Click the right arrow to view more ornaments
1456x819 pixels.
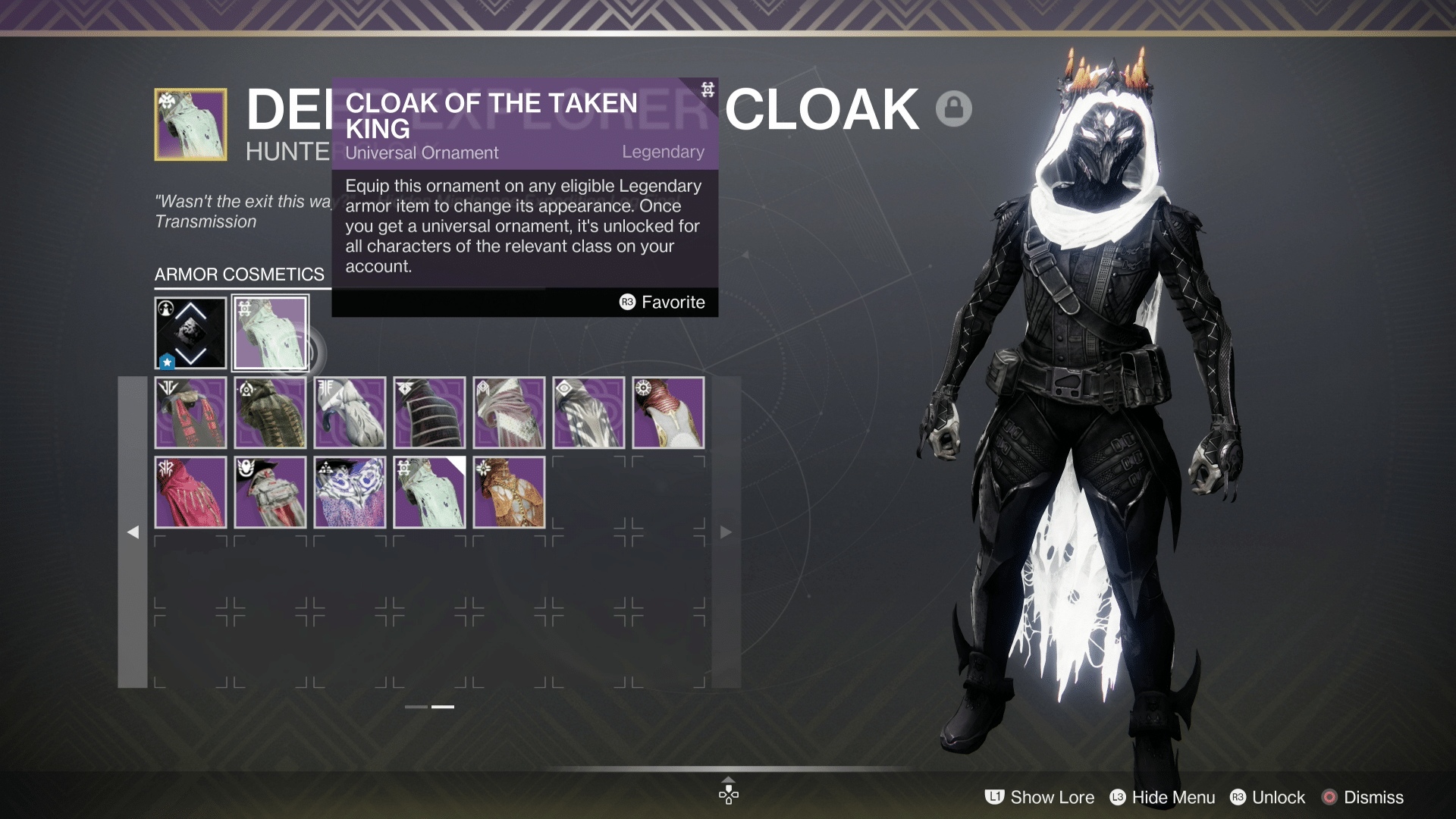(x=726, y=532)
